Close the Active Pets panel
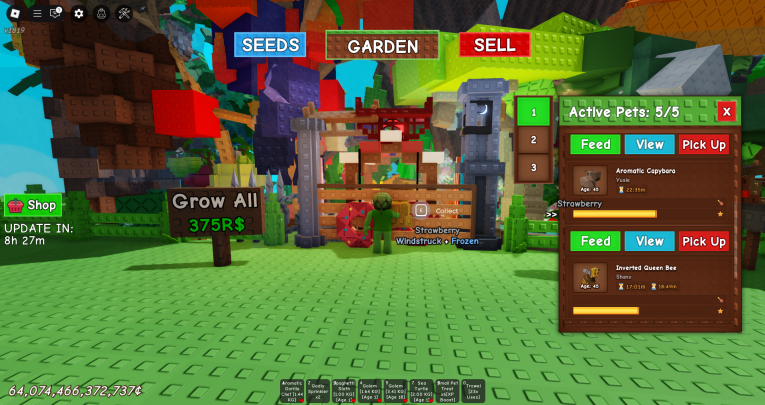This screenshot has height=405, width=765. 727,111
